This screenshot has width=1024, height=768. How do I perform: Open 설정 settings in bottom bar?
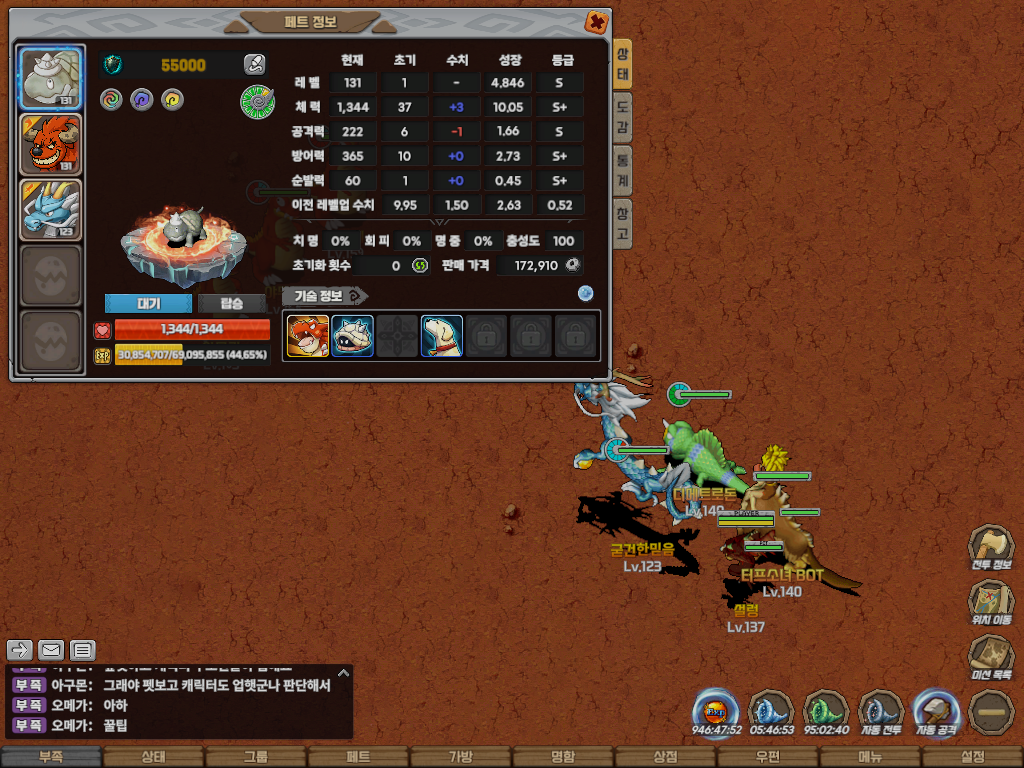[972, 757]
